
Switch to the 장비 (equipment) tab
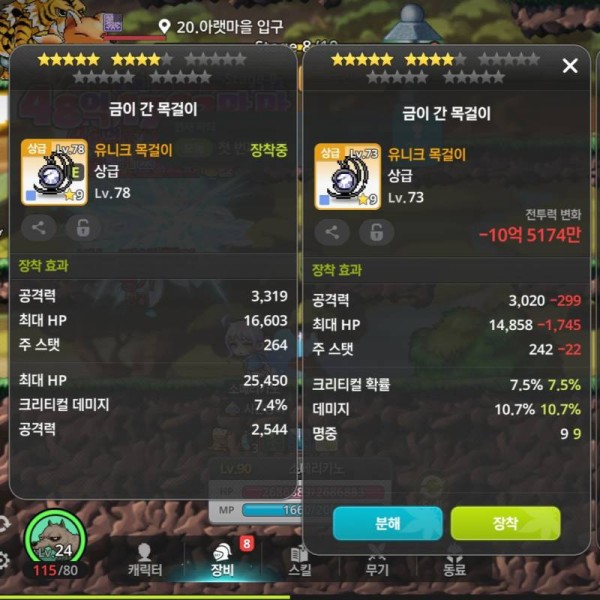(222, 560)
